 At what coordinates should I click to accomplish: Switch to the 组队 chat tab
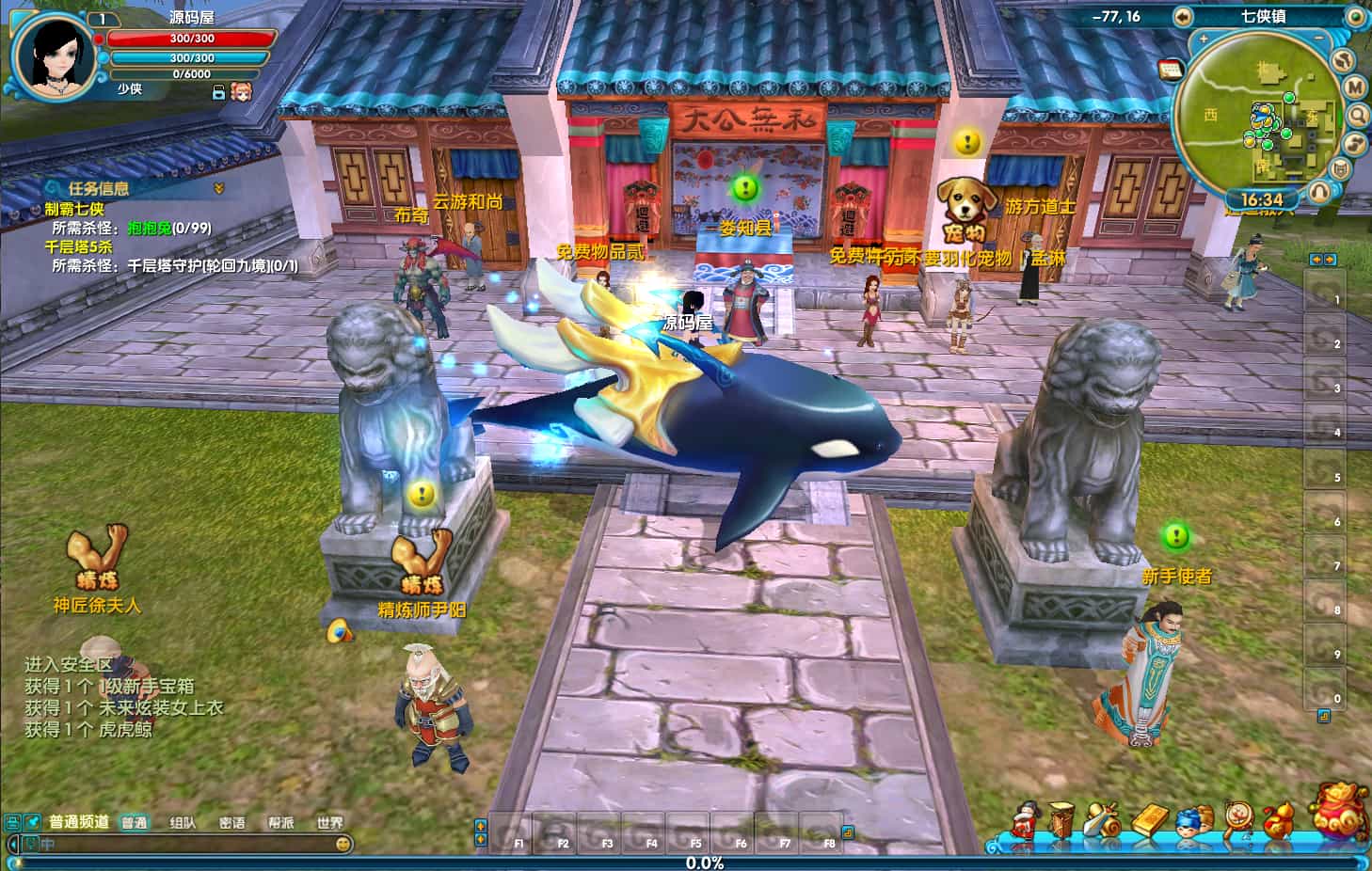183,821
